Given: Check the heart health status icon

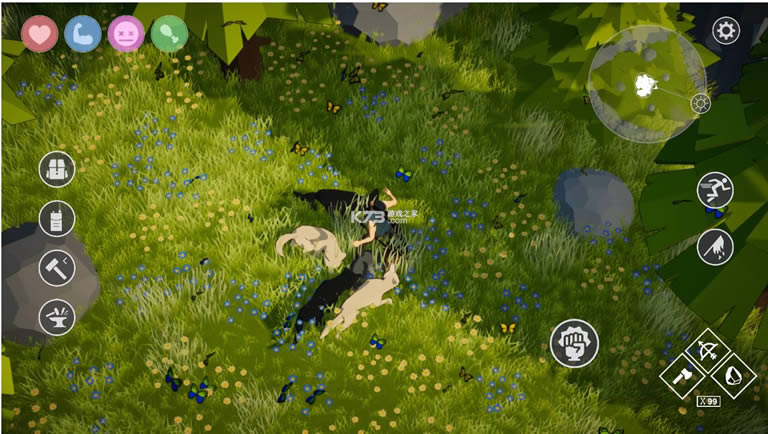Looking at the screenshot, I should click(40, 34).
